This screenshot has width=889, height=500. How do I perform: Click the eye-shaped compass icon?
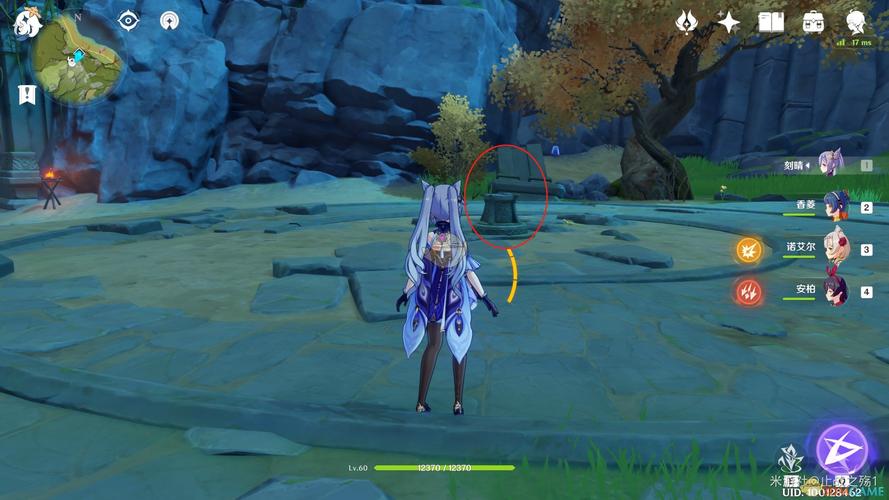[x=128, y=20]
